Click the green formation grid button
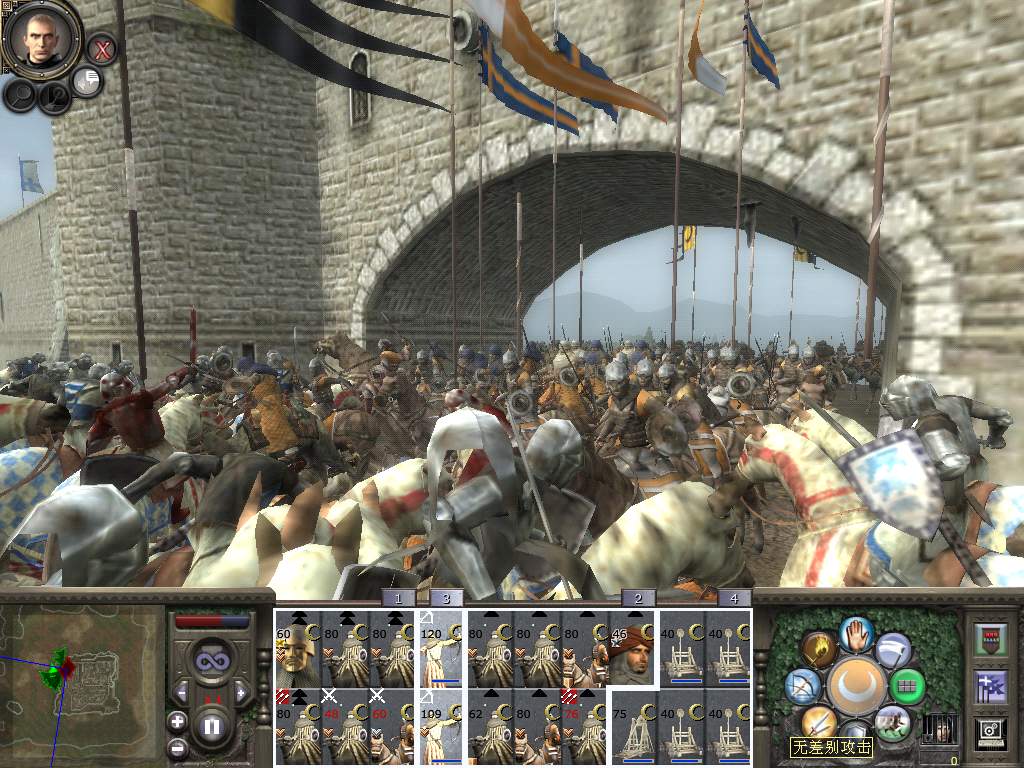This screenshot has height=768, width=1024. click(x=907, y=687)
